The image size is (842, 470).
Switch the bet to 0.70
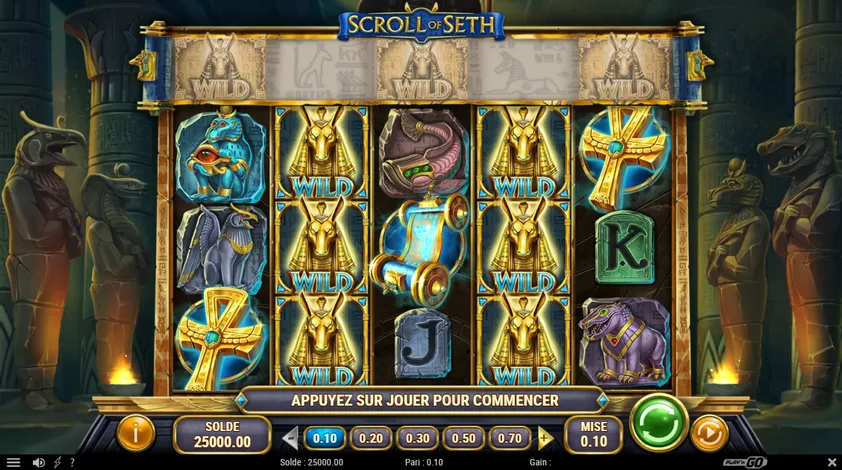[509, 438]
